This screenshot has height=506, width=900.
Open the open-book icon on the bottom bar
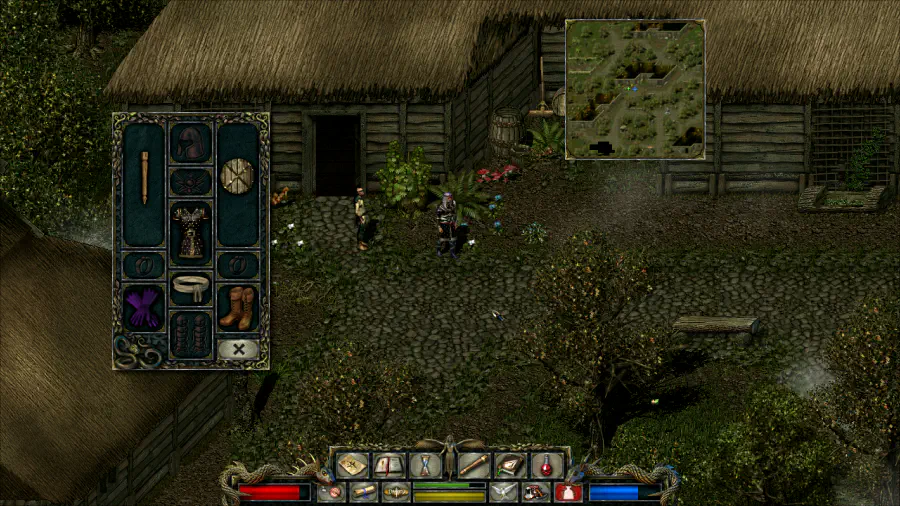point(389,465)
